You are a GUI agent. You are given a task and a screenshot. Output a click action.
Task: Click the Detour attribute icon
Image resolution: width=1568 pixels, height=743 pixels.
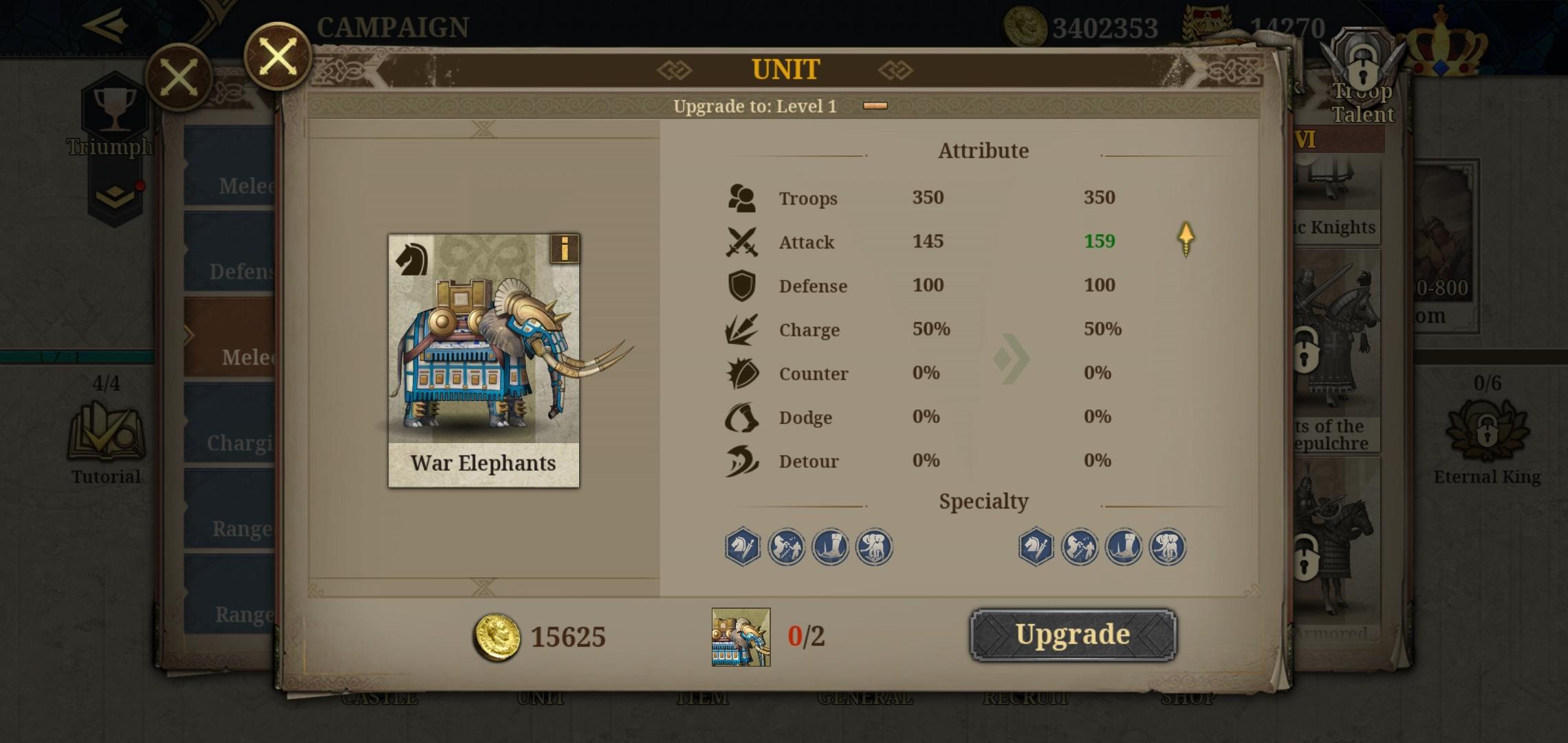(x=741, y=461)
